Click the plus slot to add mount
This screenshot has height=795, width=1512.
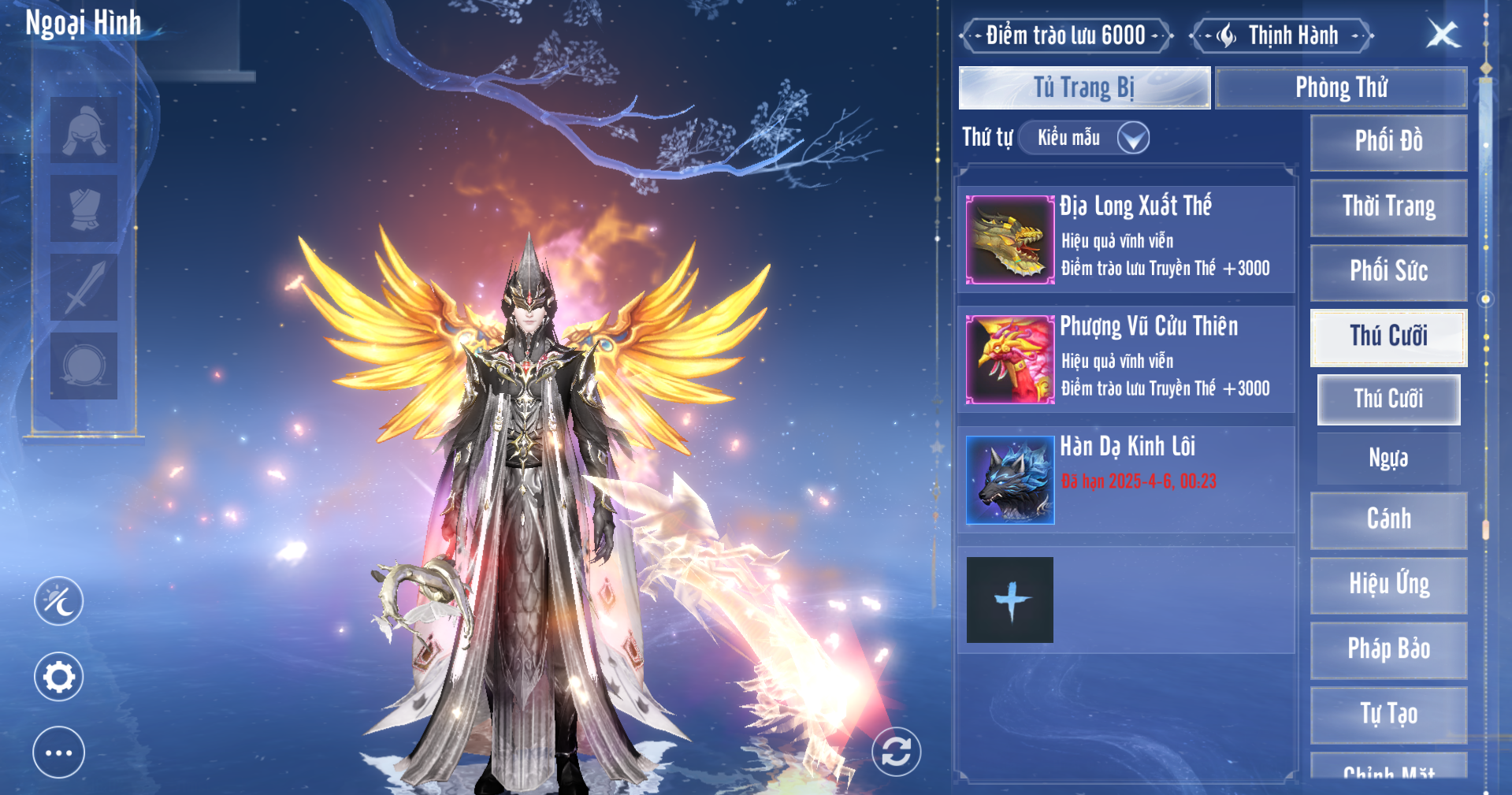point(1010,600)
